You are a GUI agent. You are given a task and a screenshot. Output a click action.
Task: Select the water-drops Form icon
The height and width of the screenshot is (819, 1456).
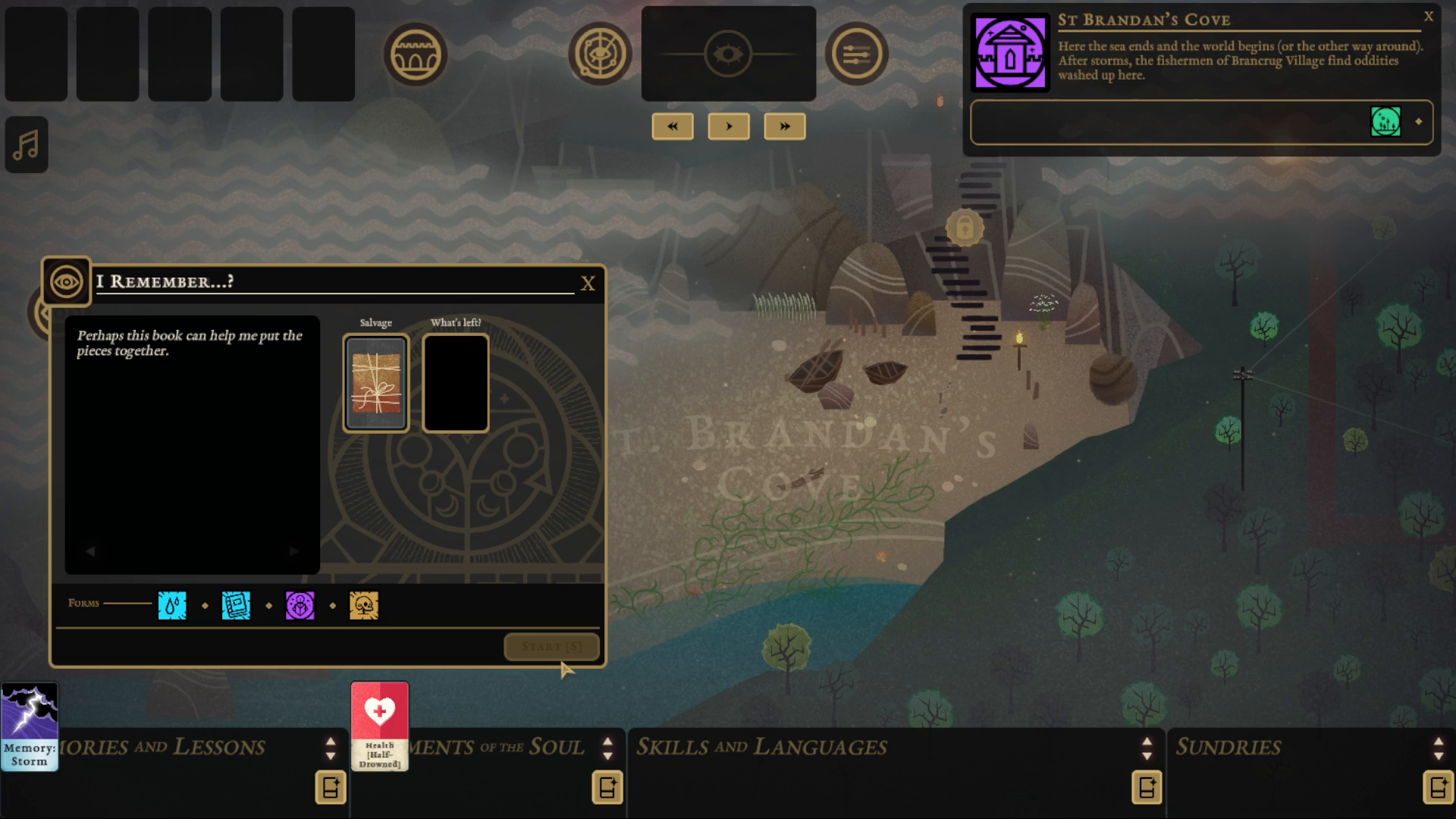point(172,604)
